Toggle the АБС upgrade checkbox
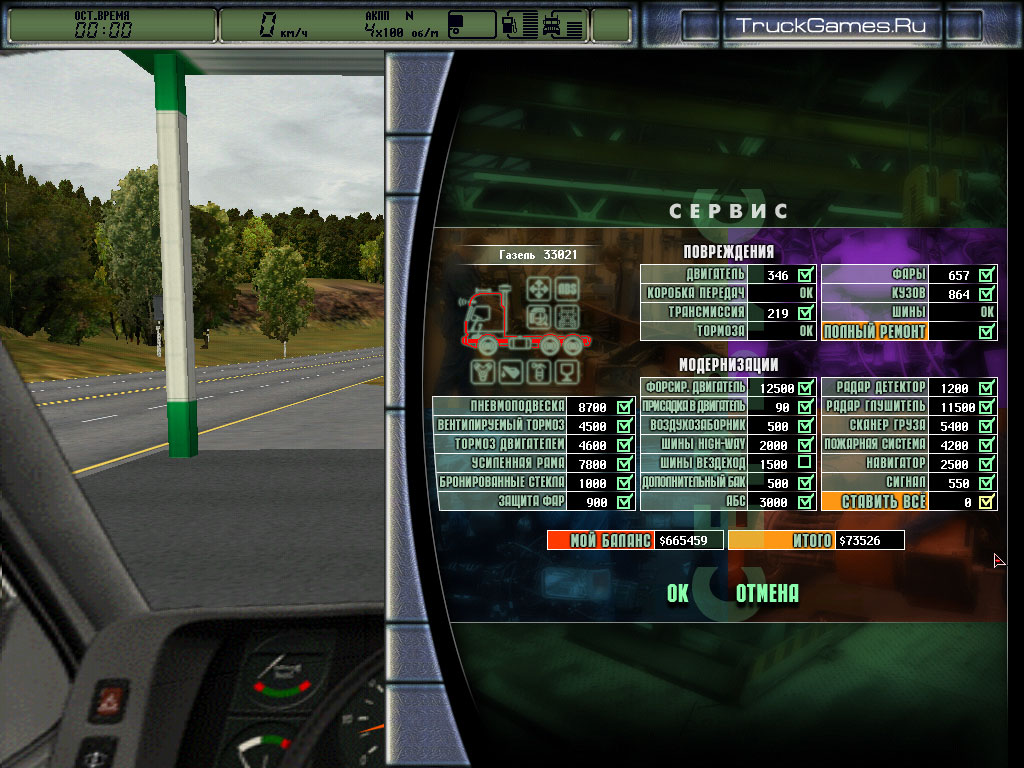 tap(806, 502)
